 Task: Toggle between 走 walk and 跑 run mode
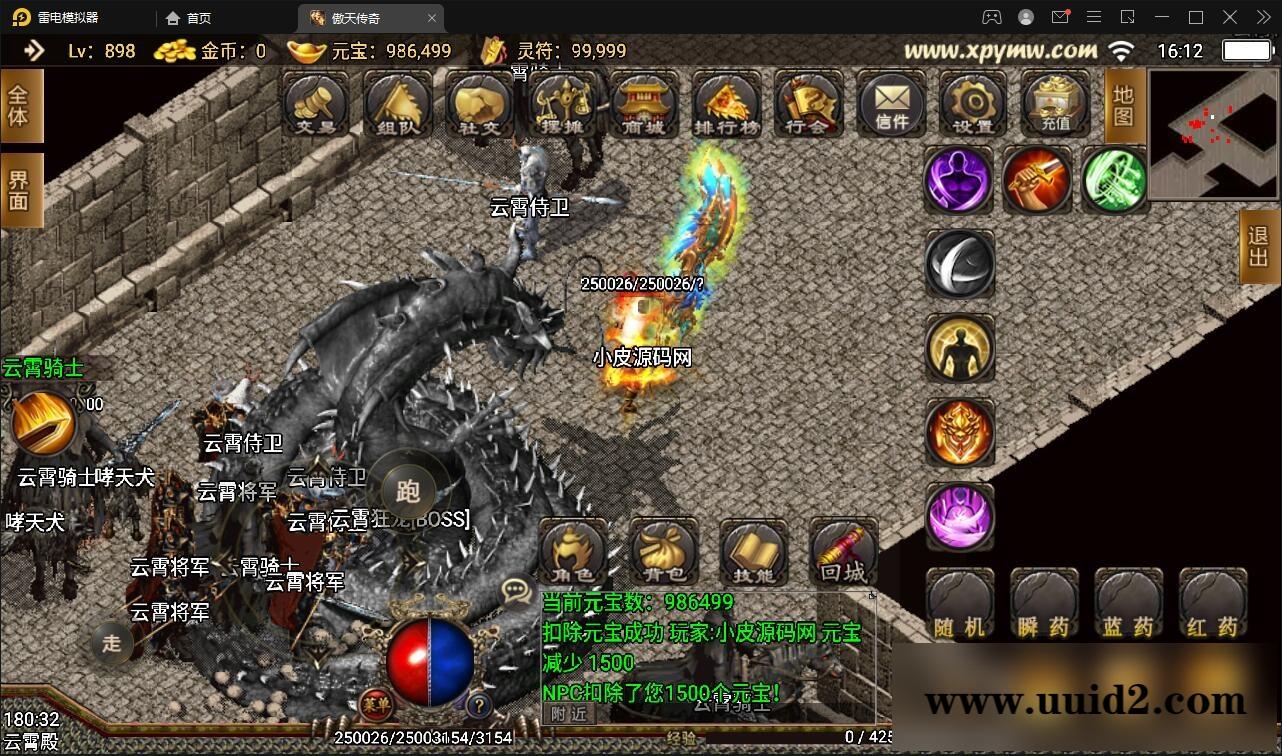pyautogui.click(x=409, y=489)
